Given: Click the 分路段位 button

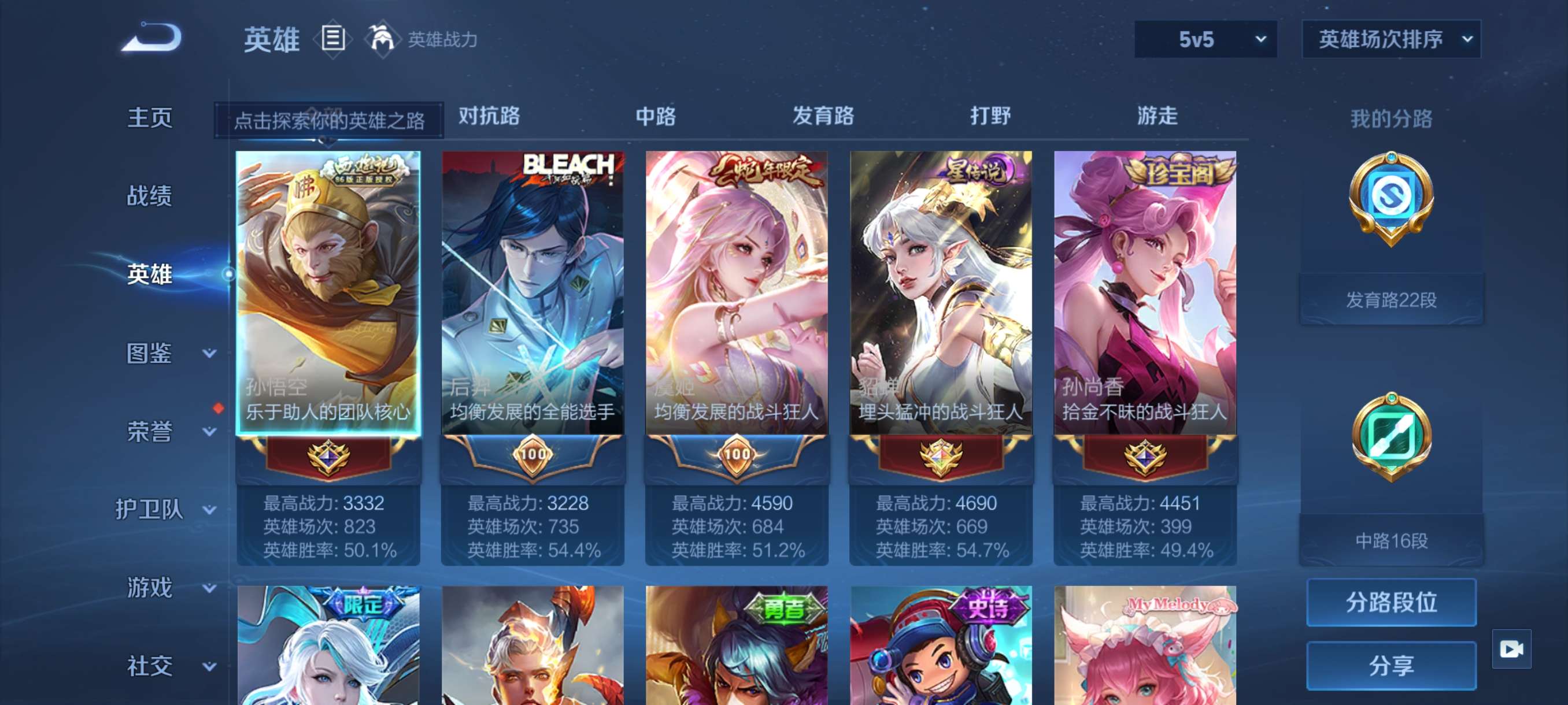Looking at the screenshot, I should tap(1393, 604).
